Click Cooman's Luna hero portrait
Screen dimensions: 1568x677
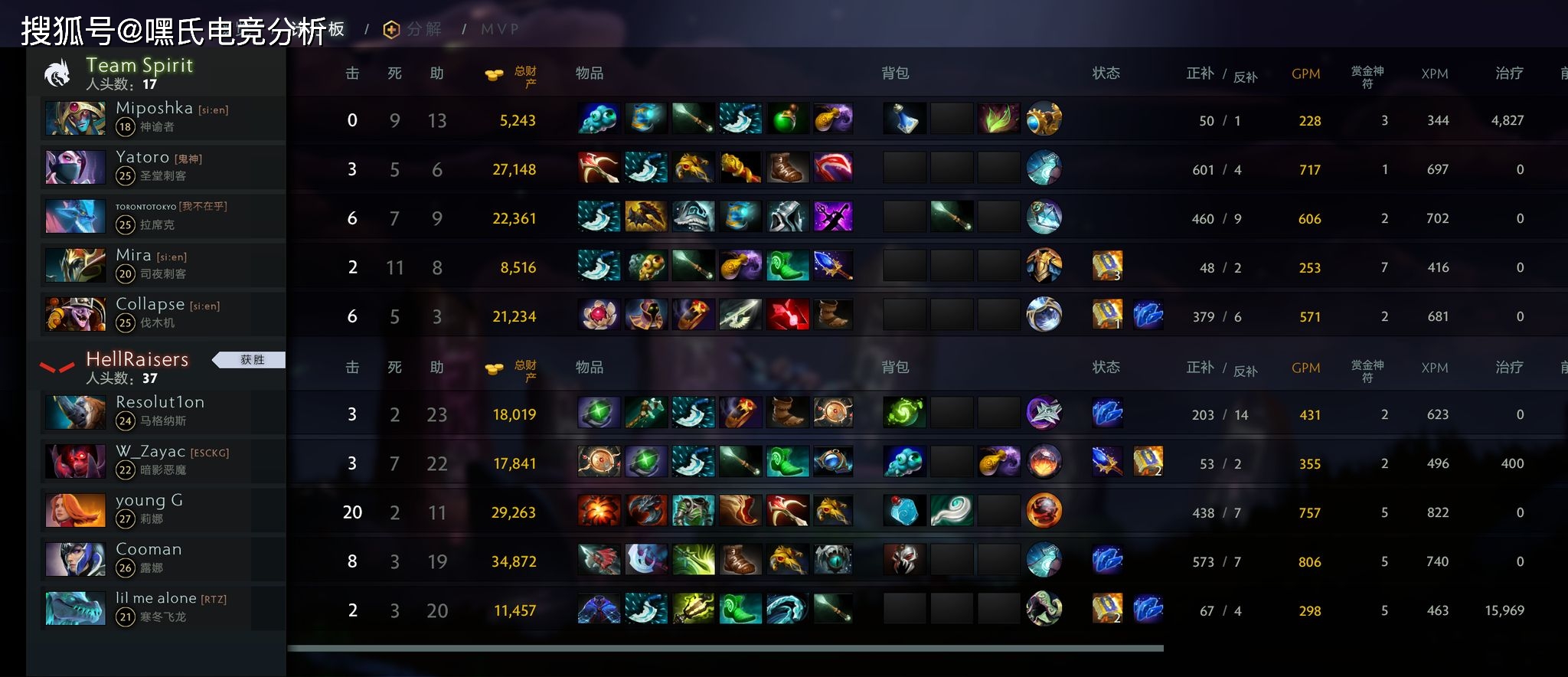click(x=74, y=559)
